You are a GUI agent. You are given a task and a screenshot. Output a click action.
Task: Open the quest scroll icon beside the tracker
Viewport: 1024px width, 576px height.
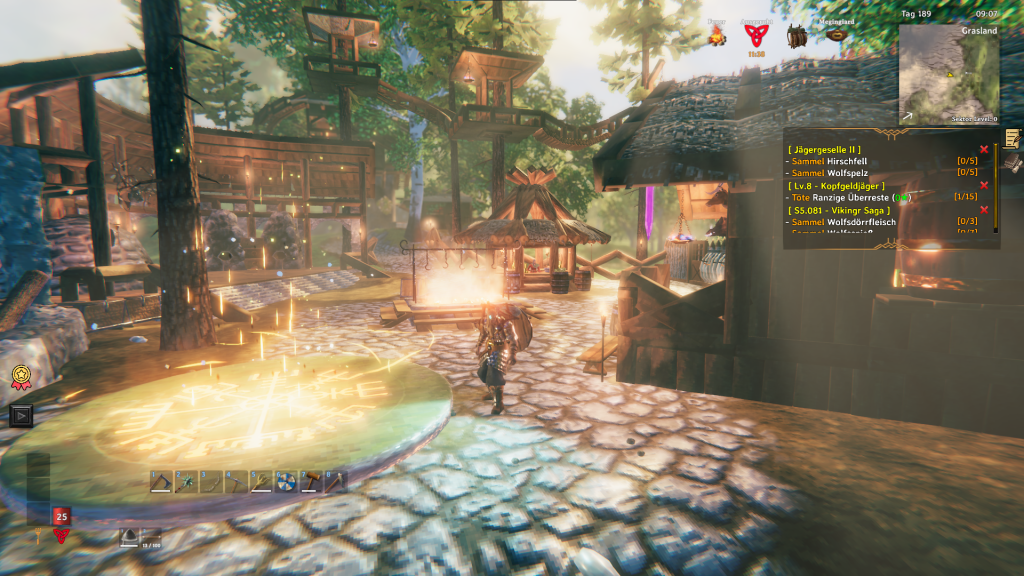(x=1013, y=138)
